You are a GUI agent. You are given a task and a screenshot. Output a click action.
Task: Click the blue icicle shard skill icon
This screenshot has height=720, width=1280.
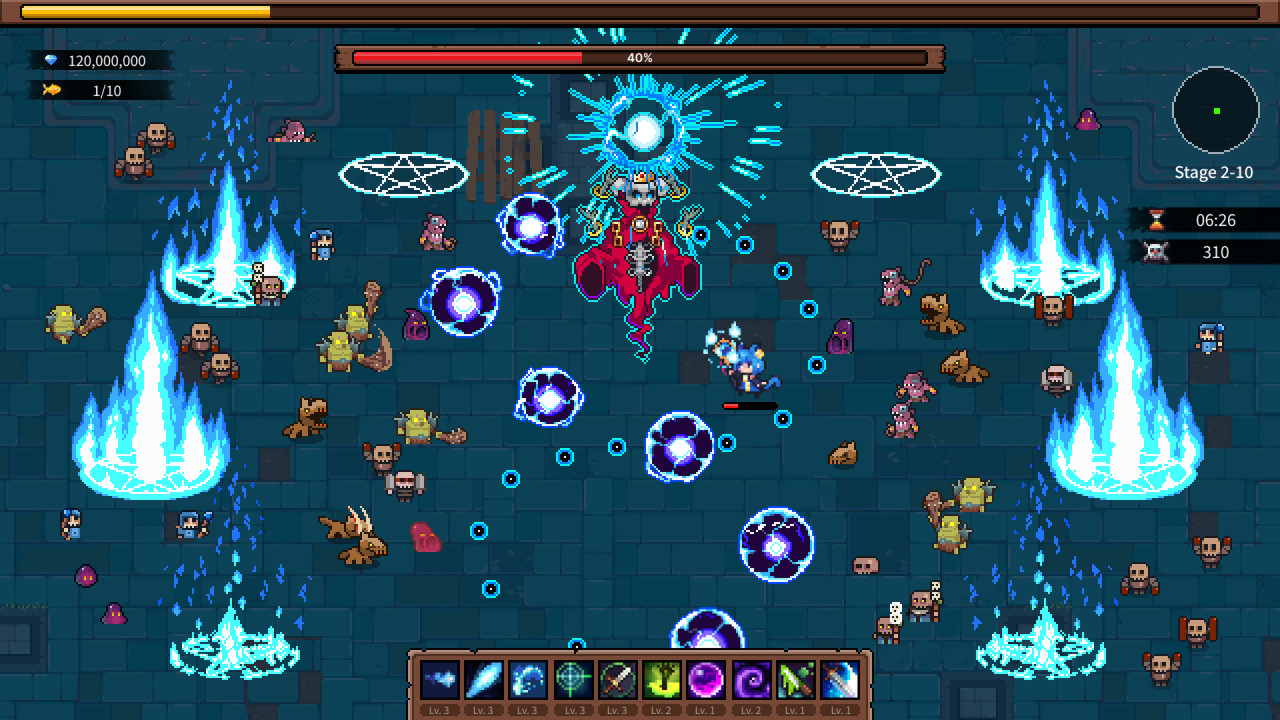[484, 680]
